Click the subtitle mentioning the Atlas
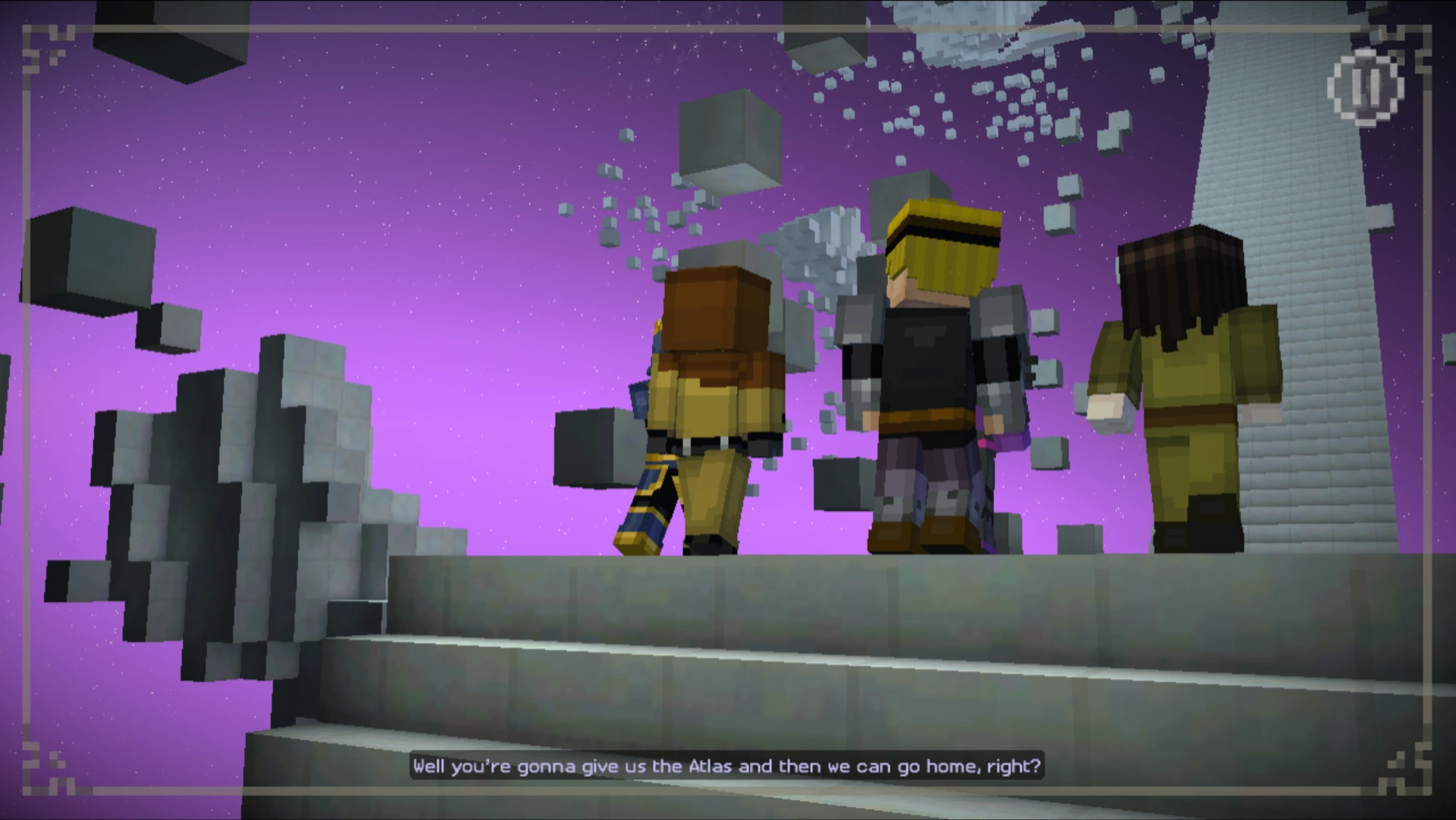The image size is (1456, 820). [x=727, y=766]
